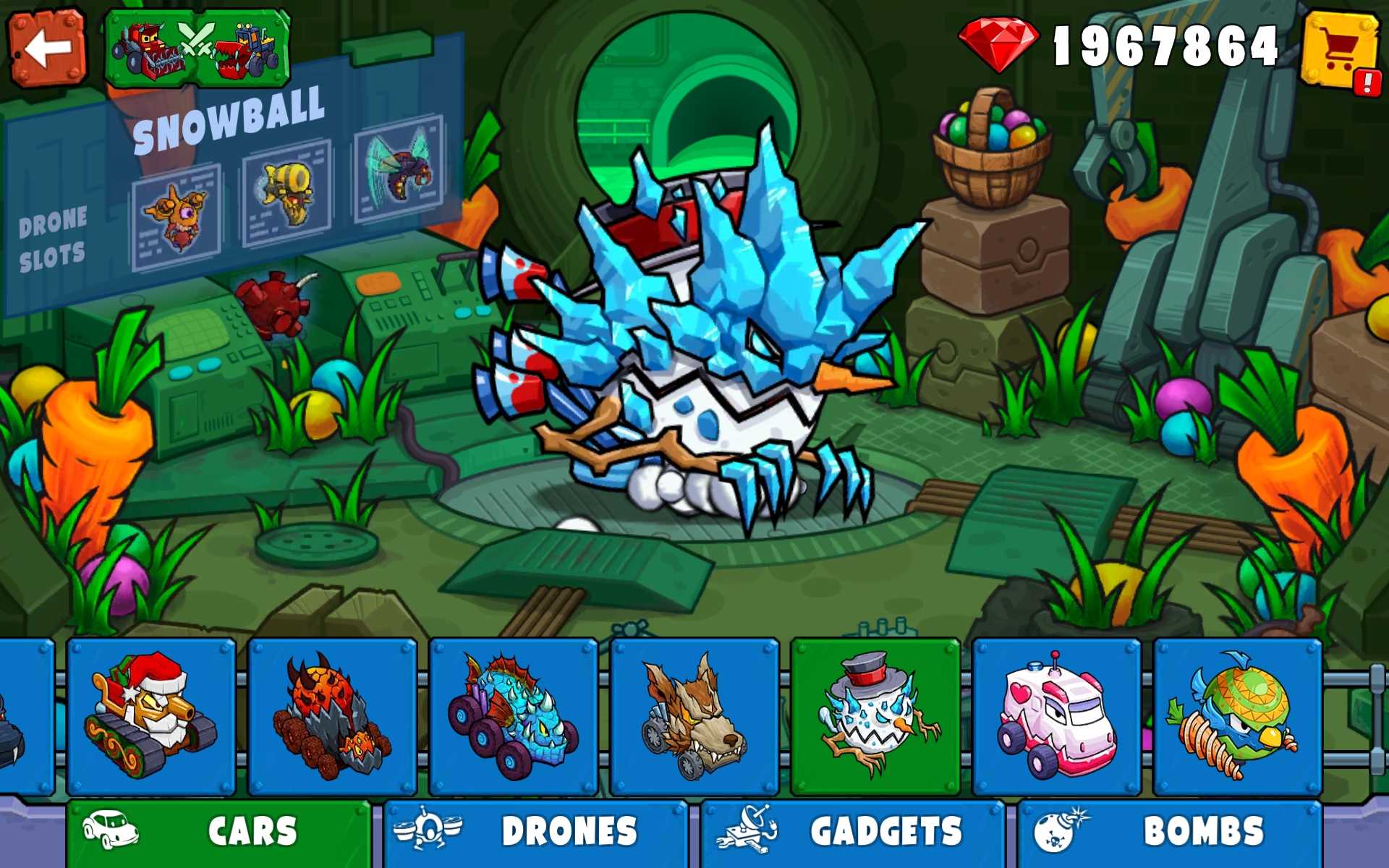Screen dimensions: 1389x868
Task: Switch to the Drones tab
Action: pyautogui.click(x=535, y=832)
